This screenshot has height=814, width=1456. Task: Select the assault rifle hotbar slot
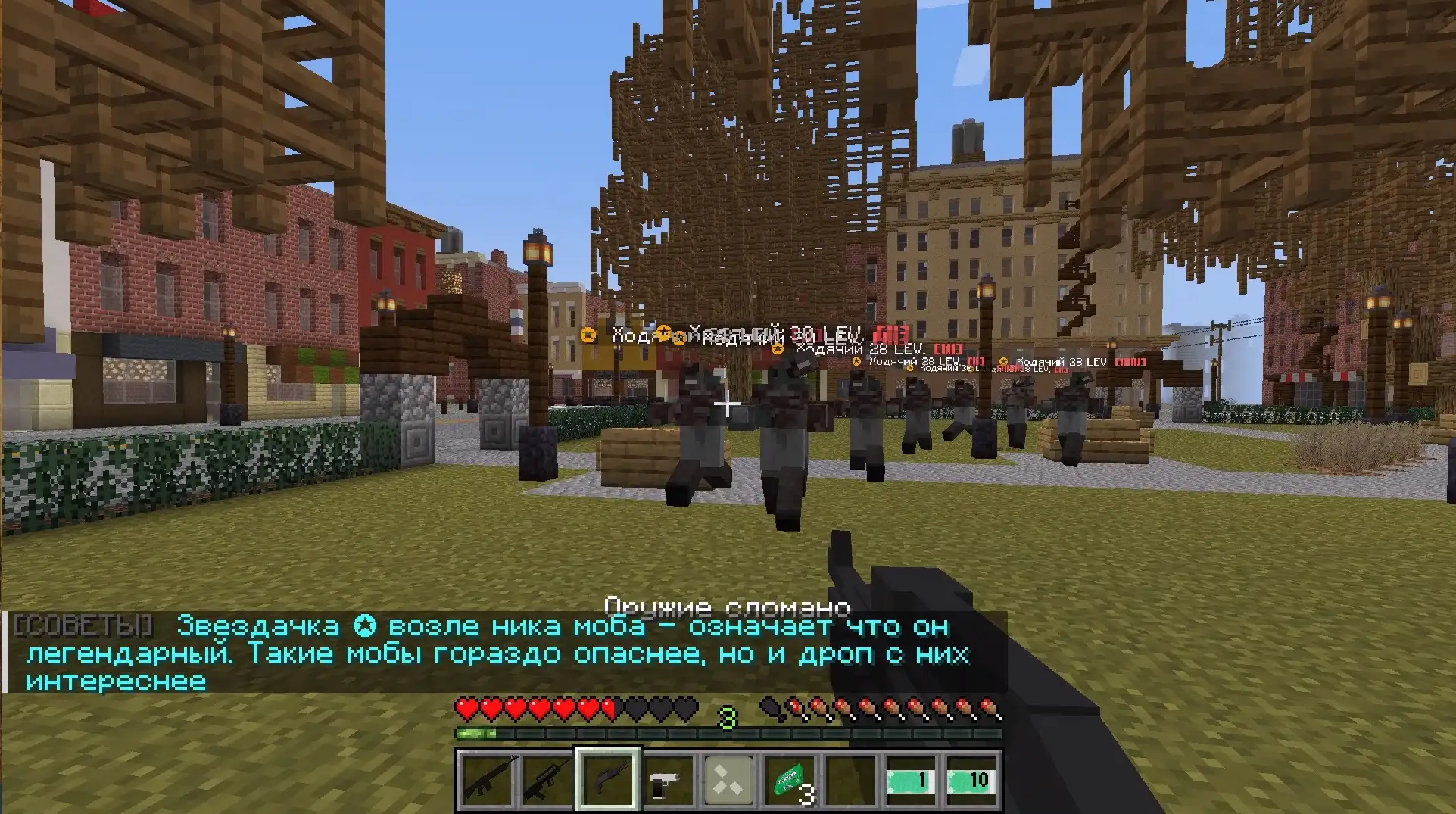pos(486,780)
